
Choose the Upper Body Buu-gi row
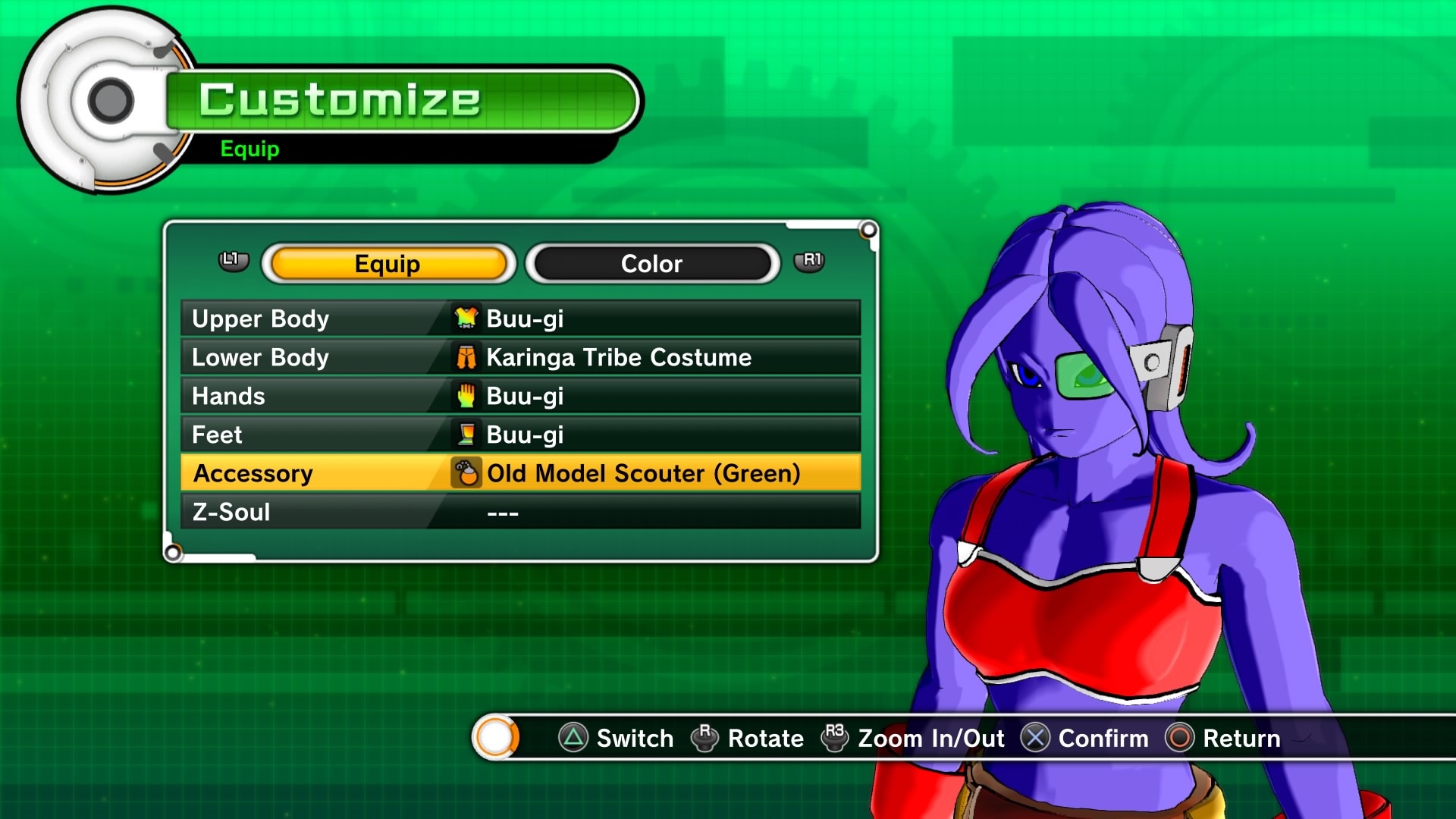click(x=520, y=318)
